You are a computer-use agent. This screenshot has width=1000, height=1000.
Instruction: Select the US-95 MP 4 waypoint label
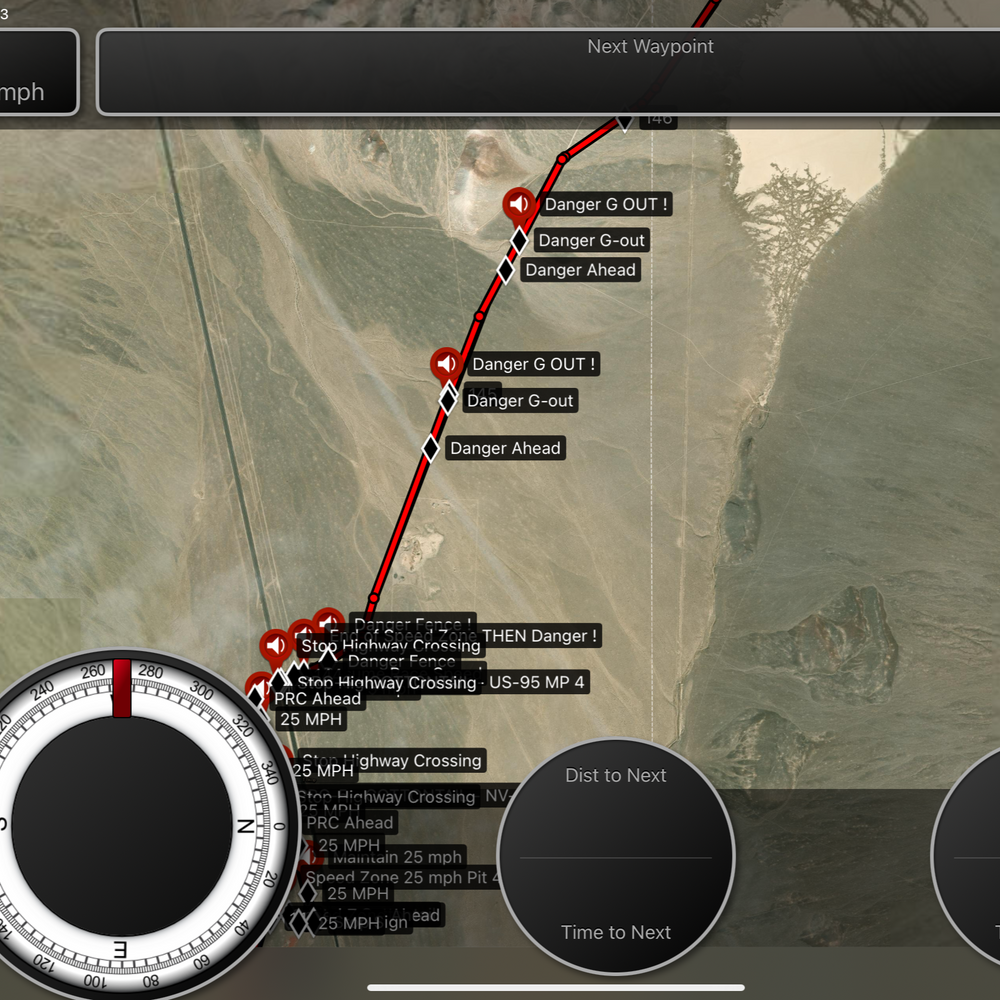tap(537, 683)
